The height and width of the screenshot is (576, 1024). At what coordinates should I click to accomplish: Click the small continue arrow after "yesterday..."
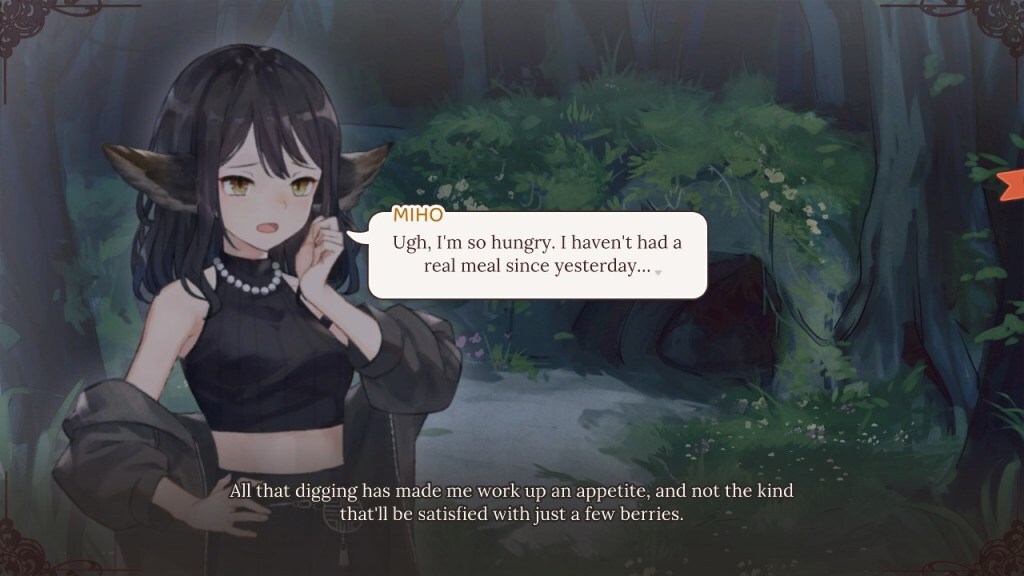[658, 272]
